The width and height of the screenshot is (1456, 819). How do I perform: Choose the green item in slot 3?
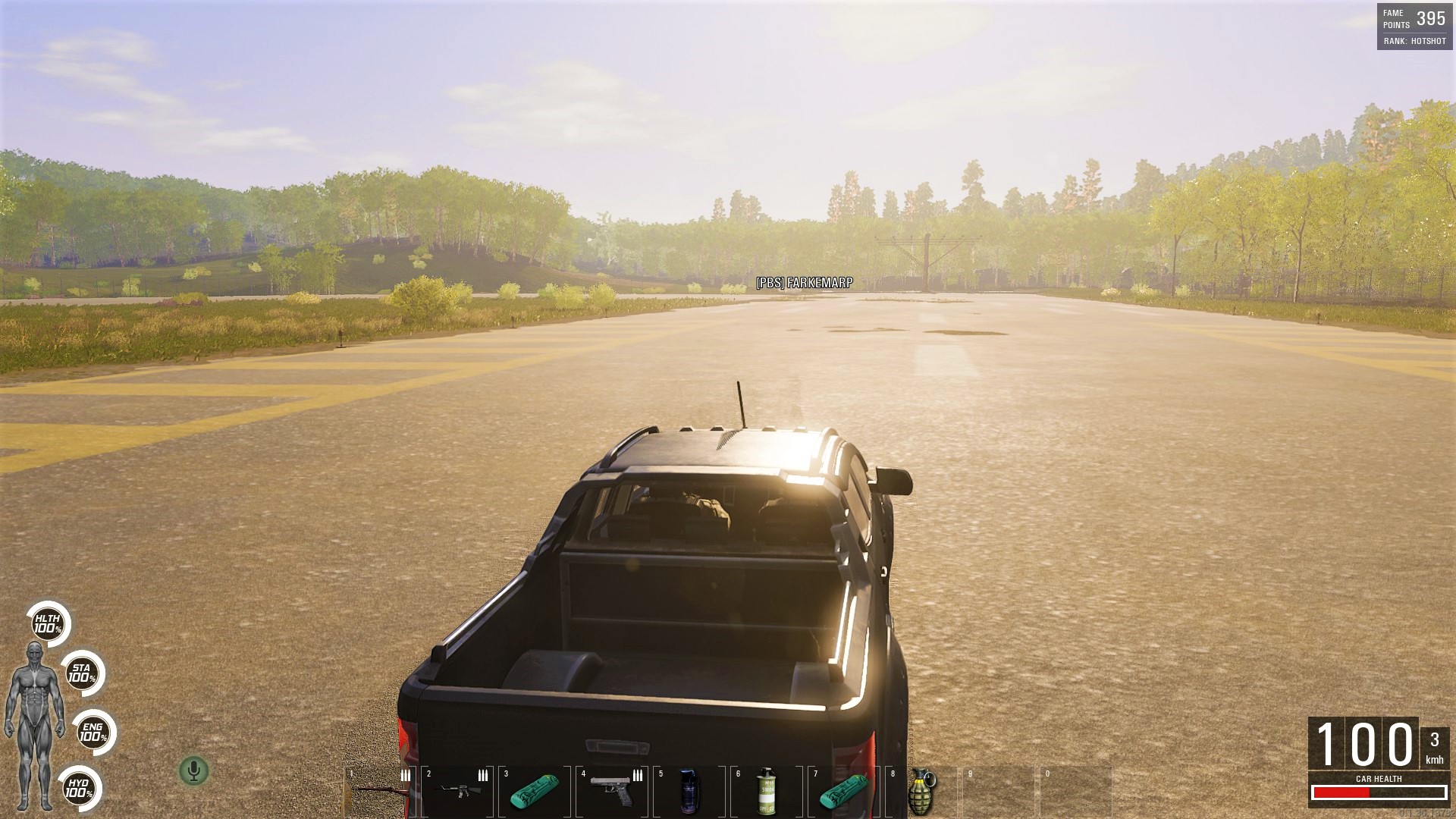[x=535, y=790]
